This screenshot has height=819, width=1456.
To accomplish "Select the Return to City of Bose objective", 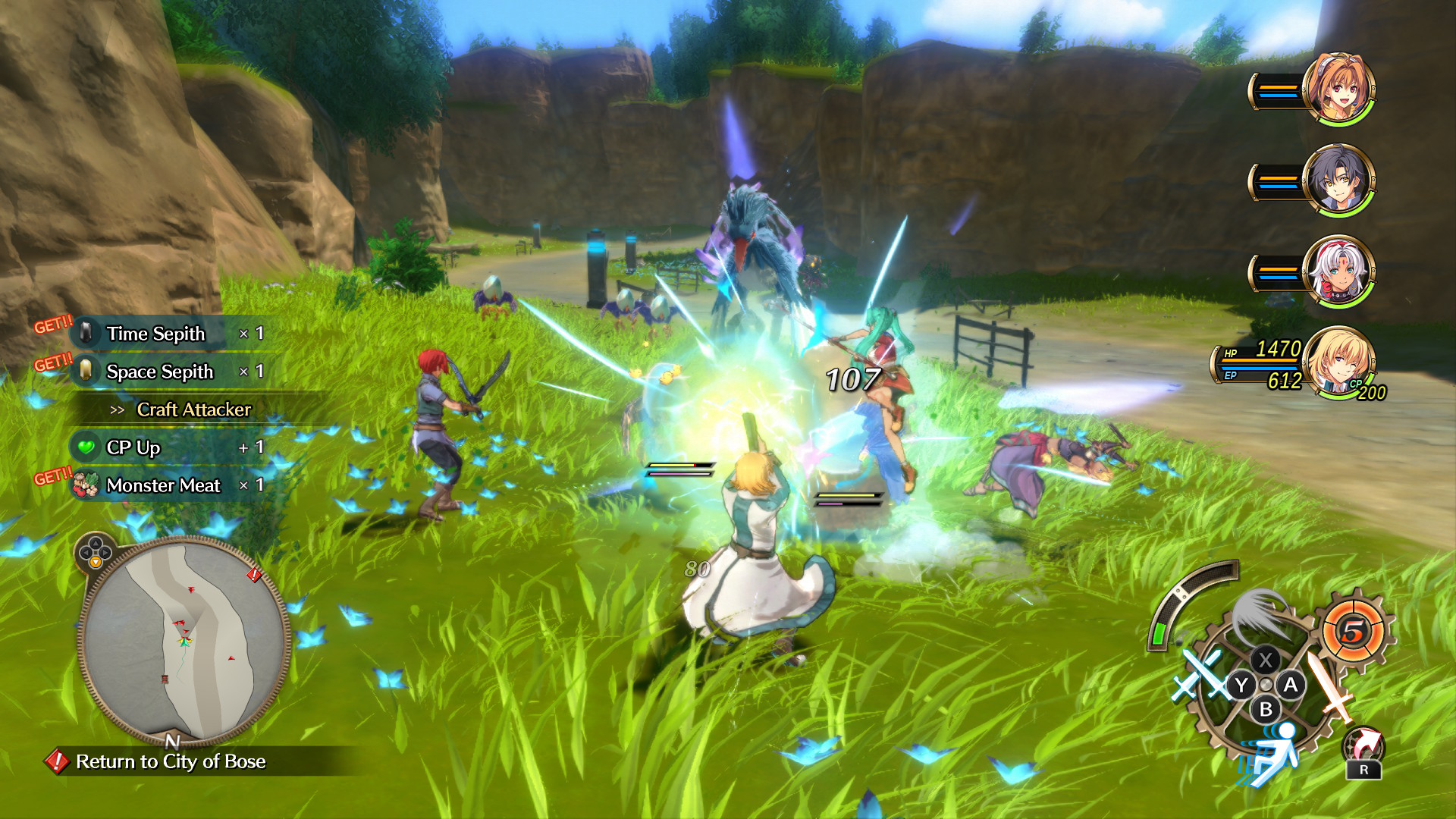I will pyautogui.click(x=170, y=761).
